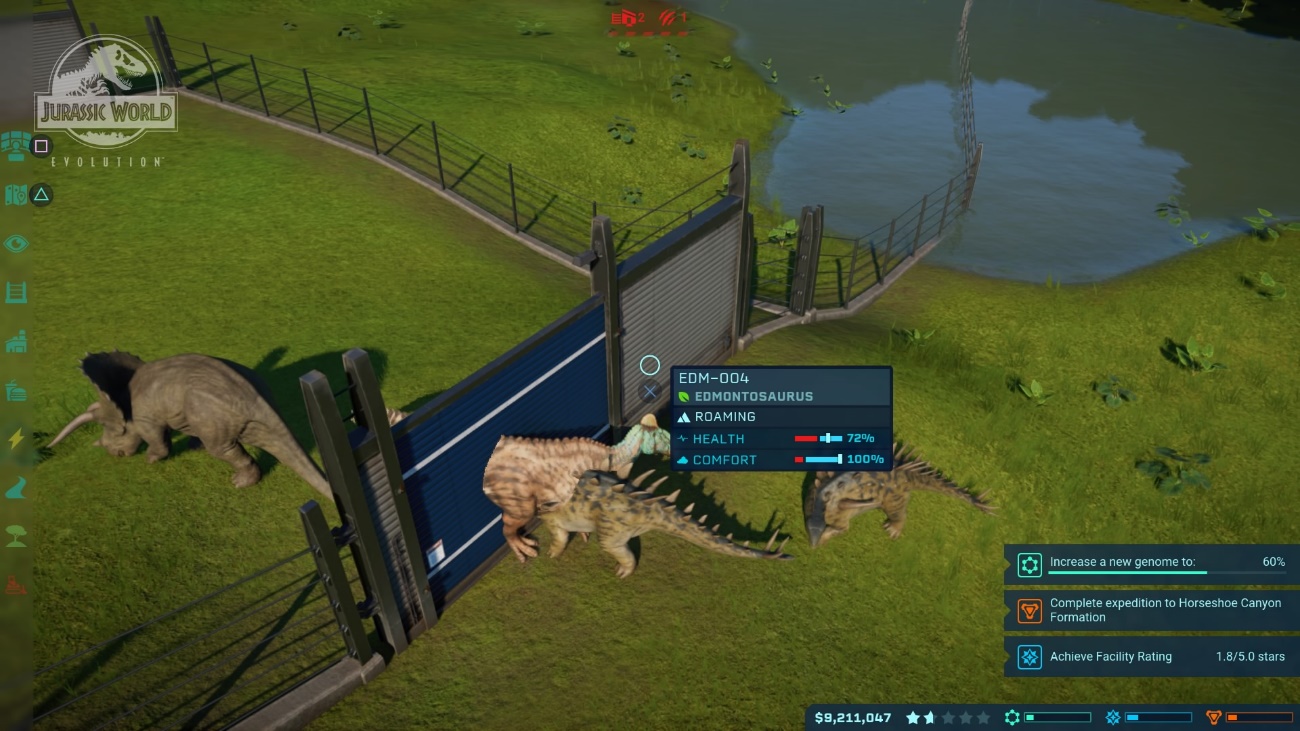This screenshot has height=731, width=1300.
Task: Activate the red bulldozer demolish tool
Action: tap(16, 585)
